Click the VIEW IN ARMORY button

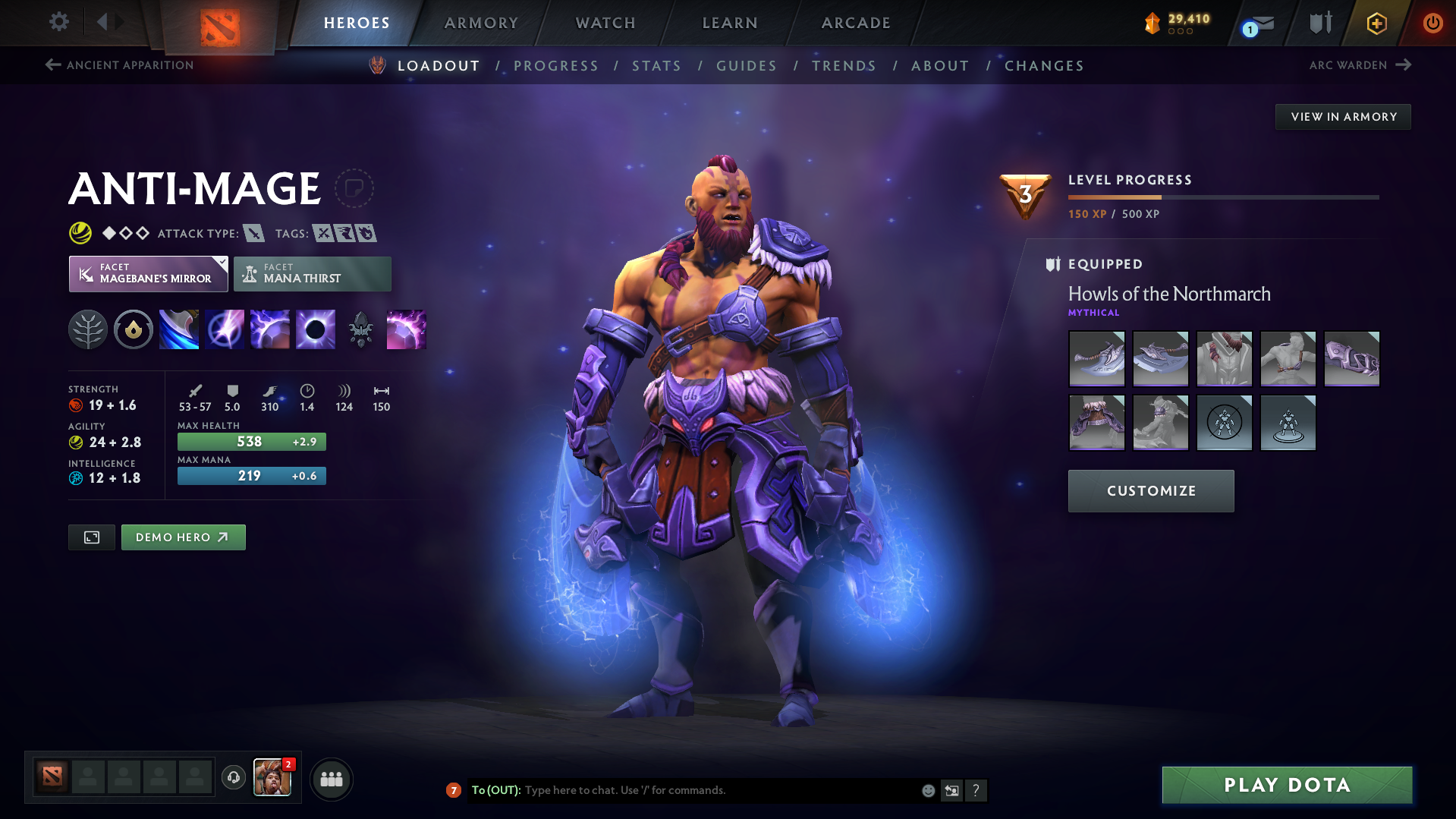[1342, 116]
